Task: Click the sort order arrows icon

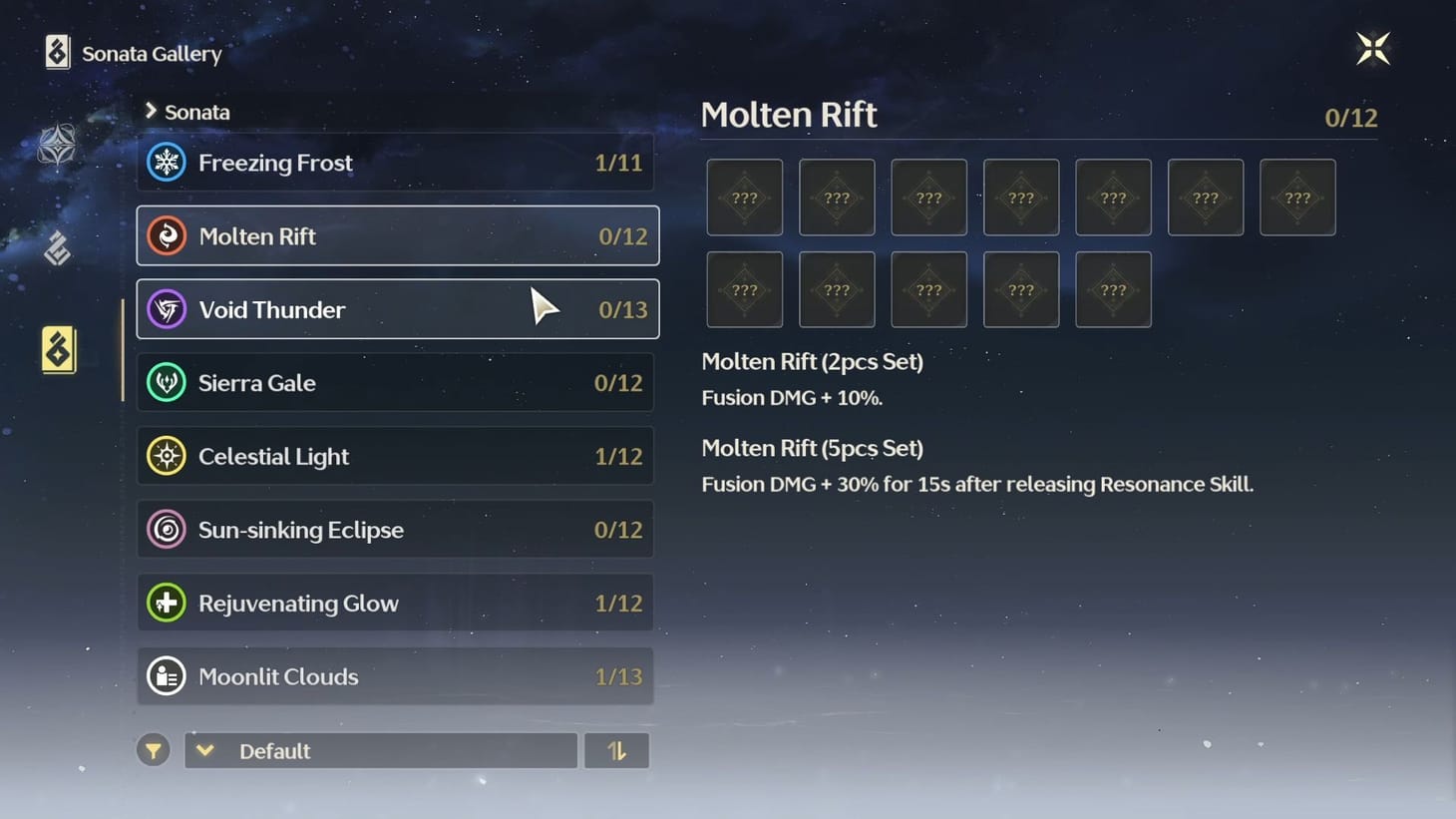Action: tap(616, 749)
